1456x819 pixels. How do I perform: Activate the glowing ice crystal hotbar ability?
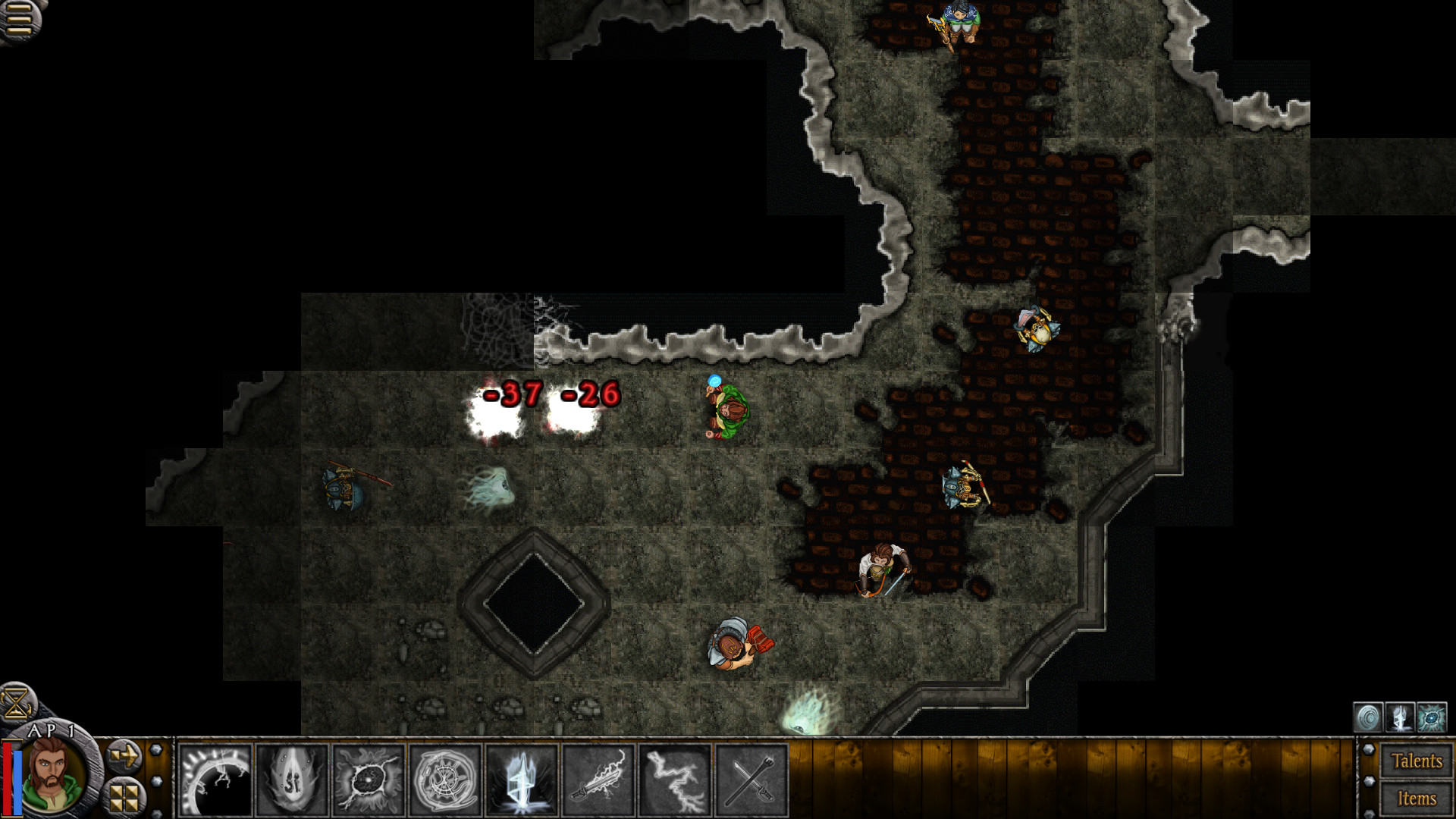click(522, 780)
